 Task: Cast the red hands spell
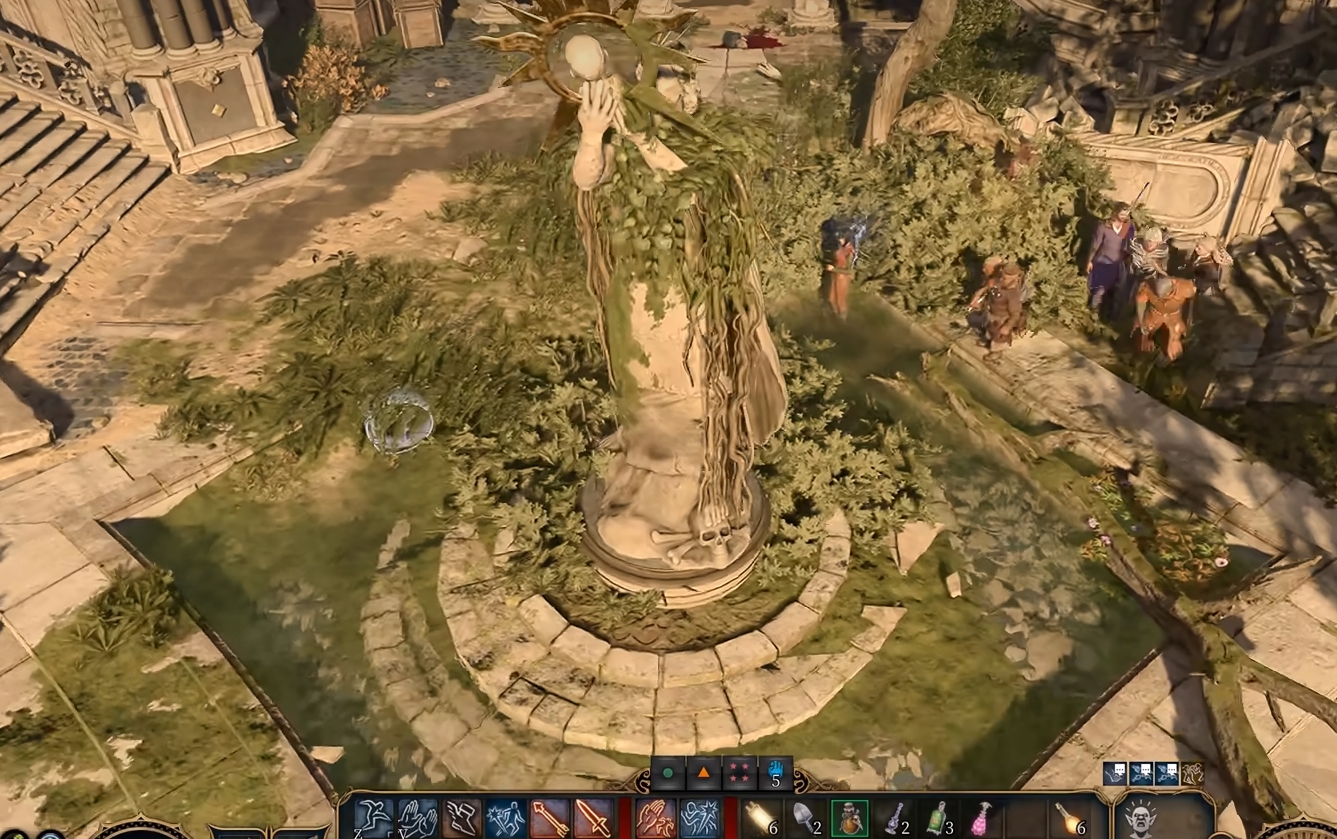tap(656, 819)
